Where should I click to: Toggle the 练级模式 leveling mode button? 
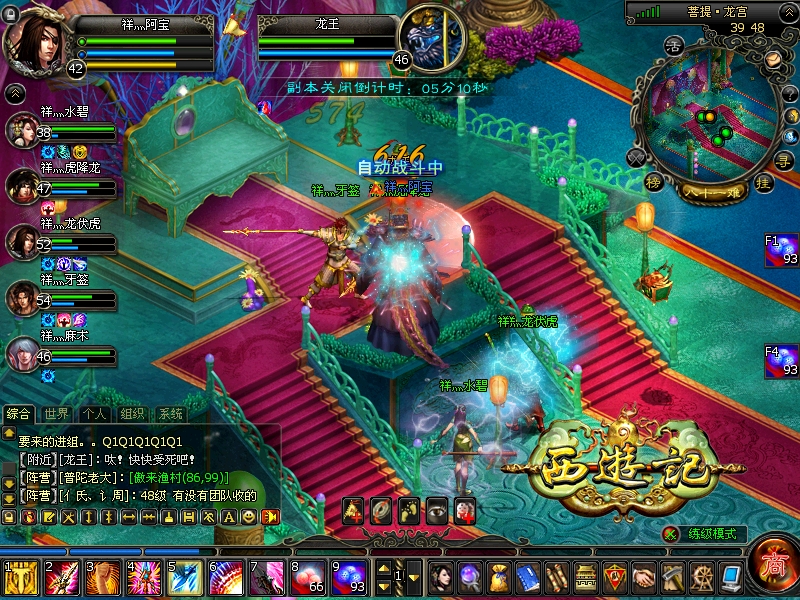704,535
